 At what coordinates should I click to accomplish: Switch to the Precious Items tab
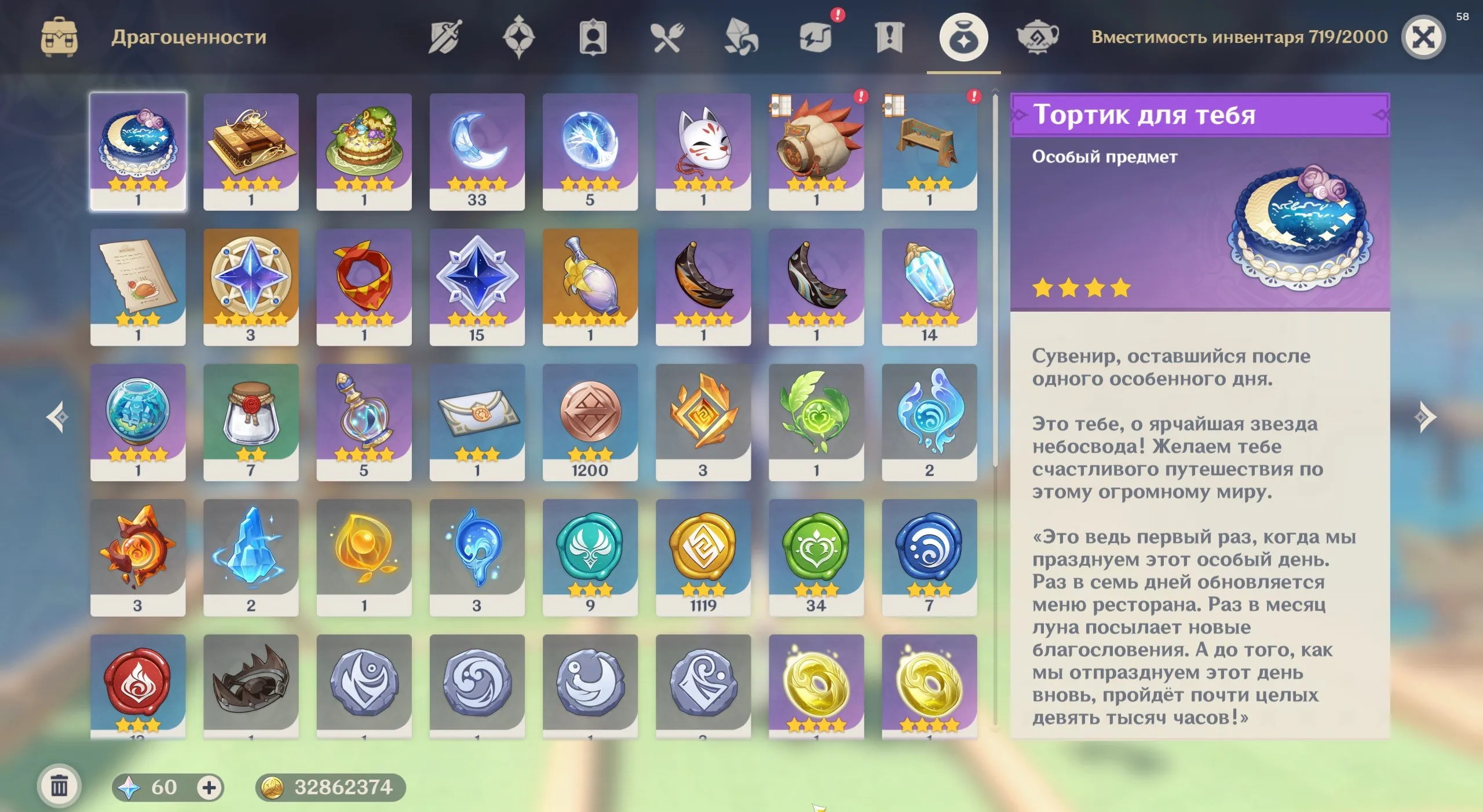click(x=963, y=38)
